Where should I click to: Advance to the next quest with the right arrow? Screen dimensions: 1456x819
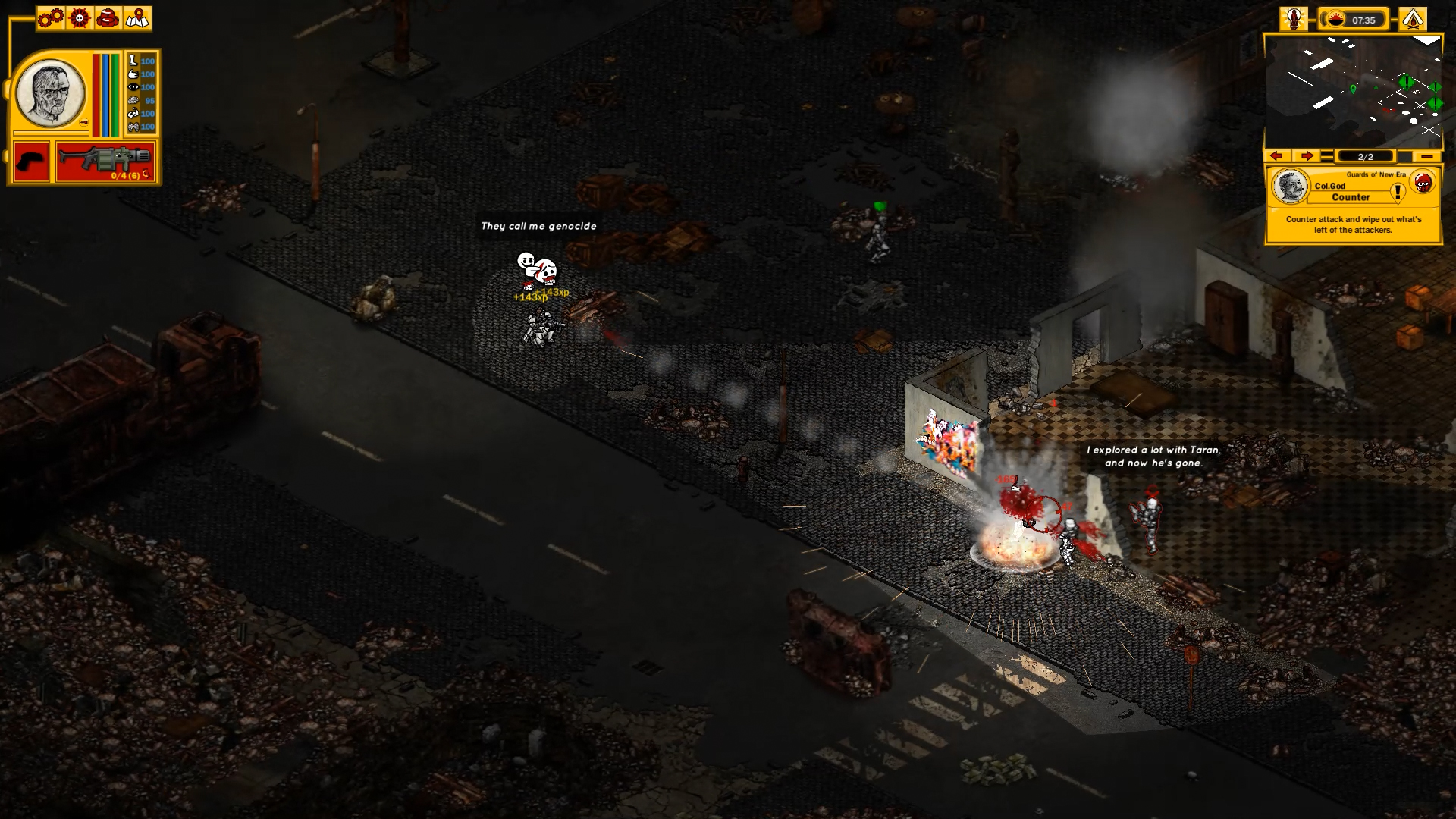[1307, 156]
